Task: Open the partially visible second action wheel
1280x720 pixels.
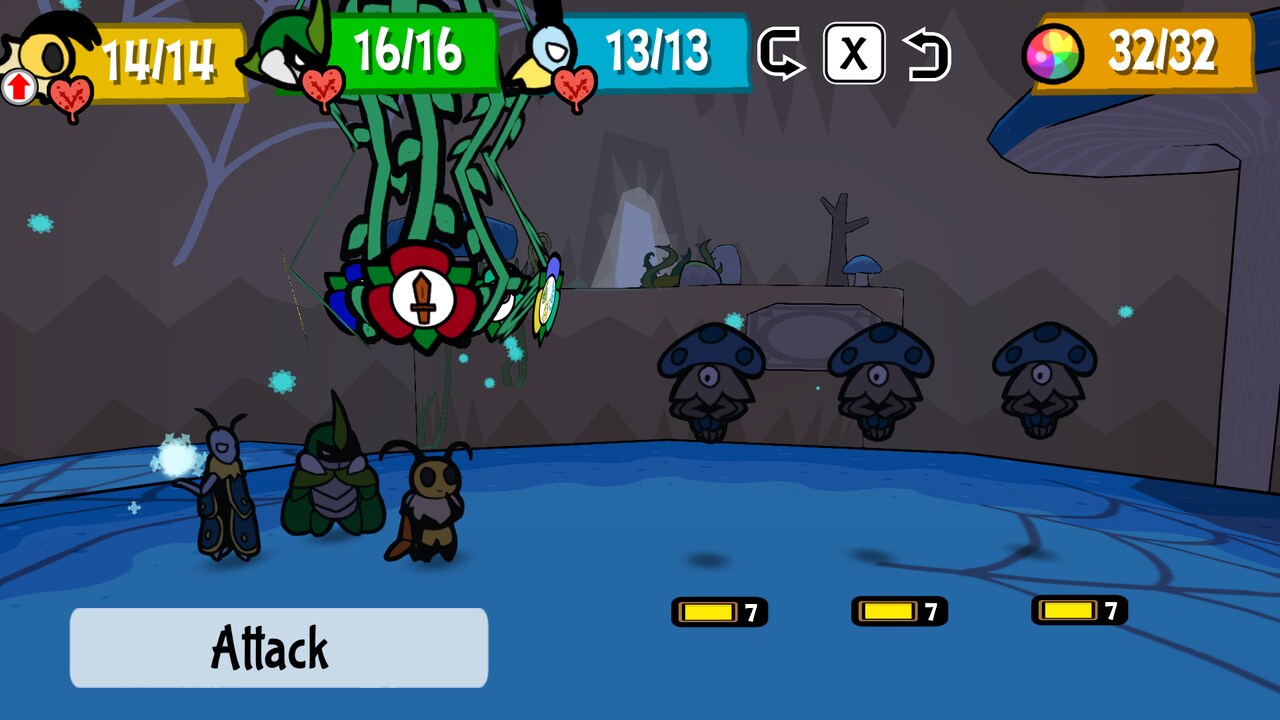Action: coord(548,295)
